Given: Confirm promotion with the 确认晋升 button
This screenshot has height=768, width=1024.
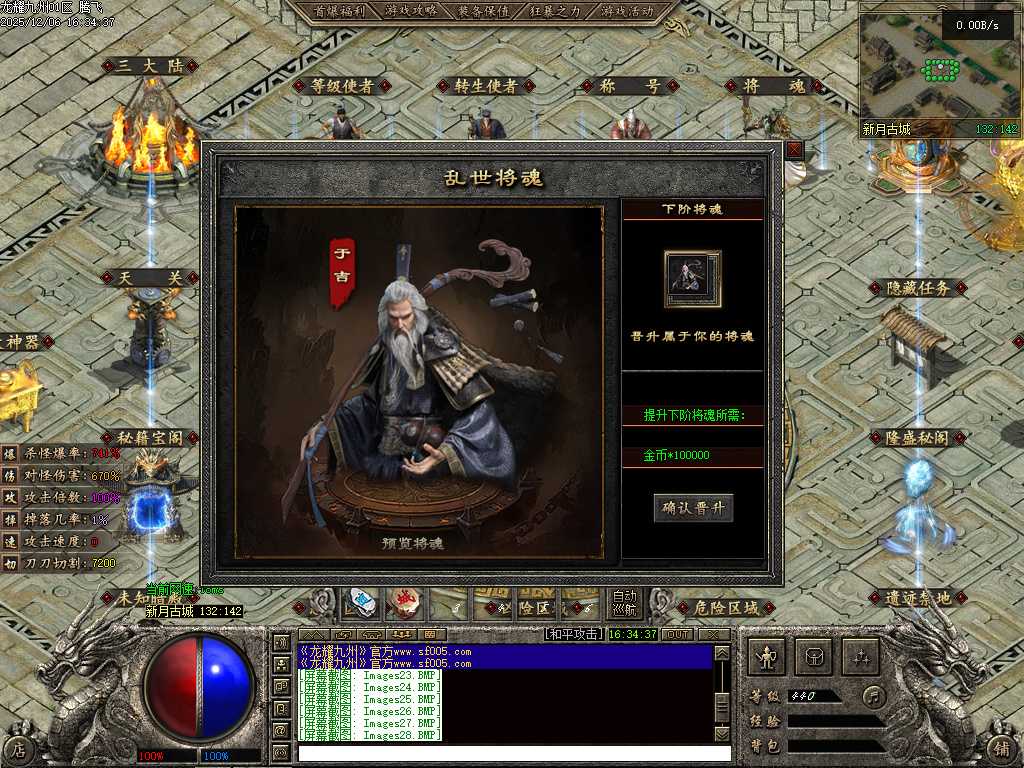Looking at the screenshot, I should (x=693, y=508).
